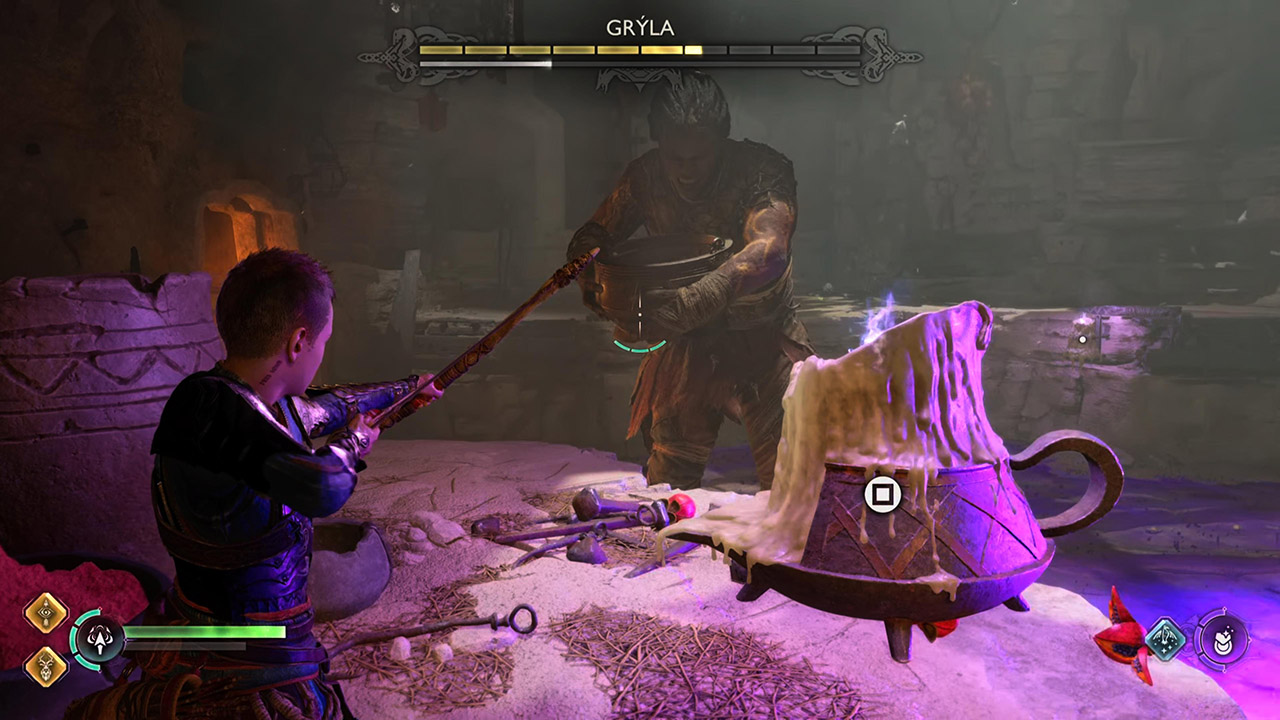
Task: Click the white interaction dot on the right ledge
Action: [1082, 338]
